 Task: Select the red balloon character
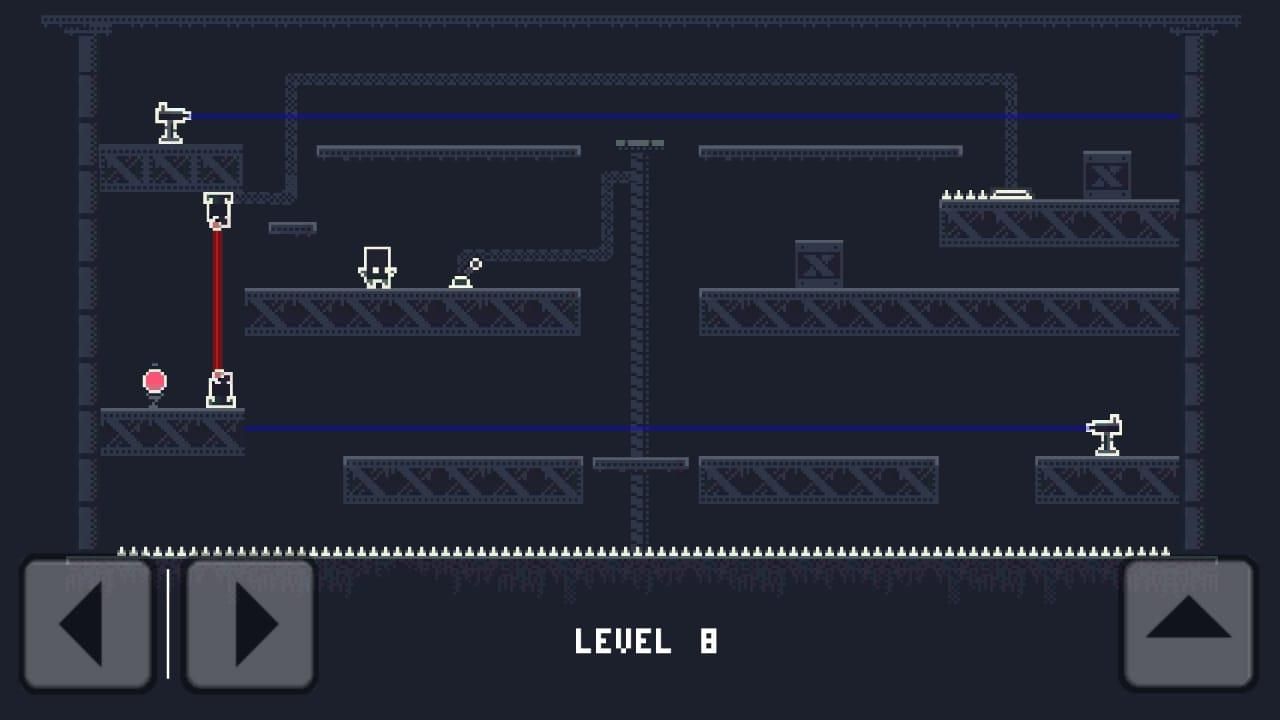[x=153, y=381]
